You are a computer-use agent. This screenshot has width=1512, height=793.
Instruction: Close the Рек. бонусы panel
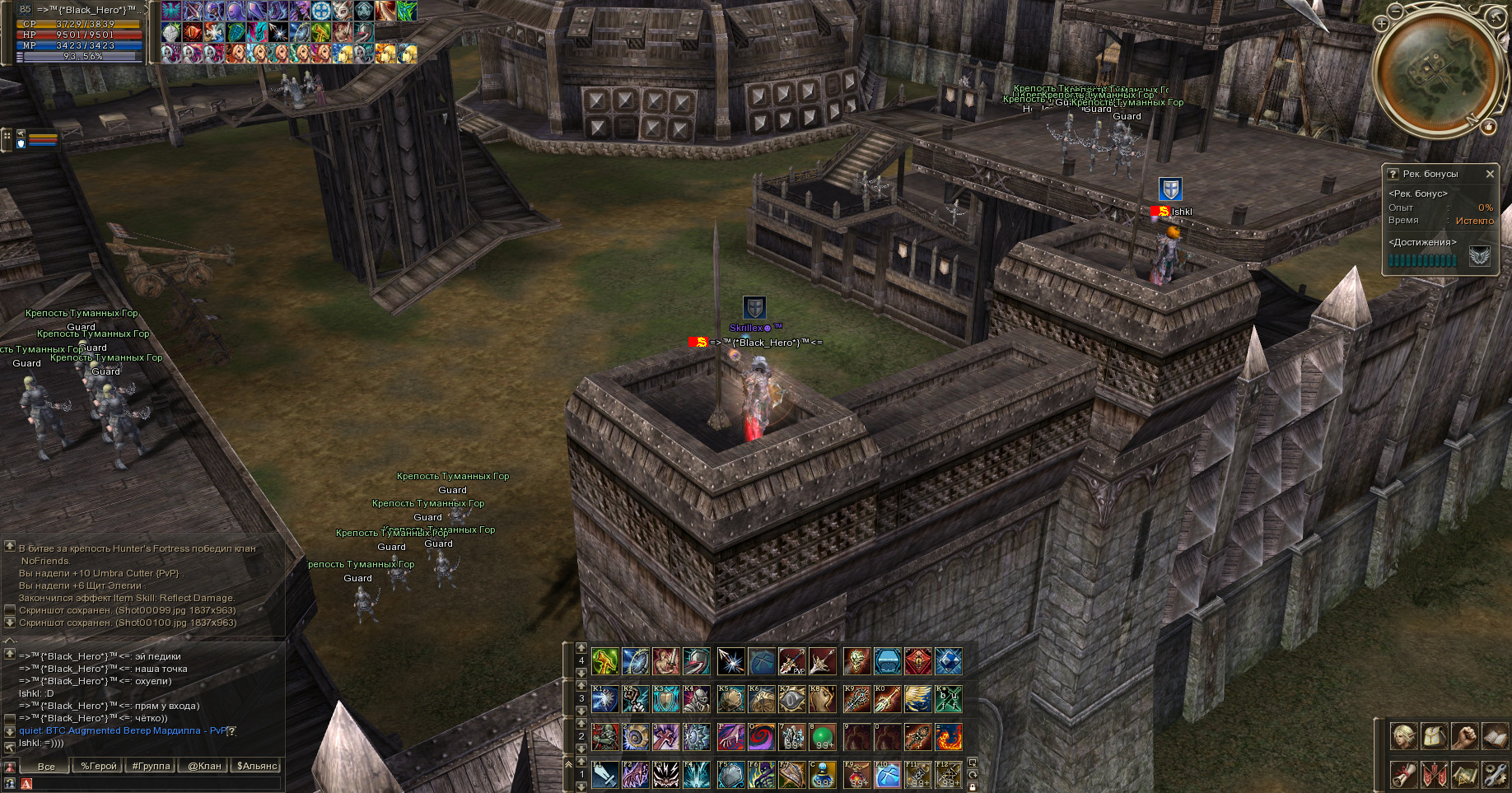(x=1489, y=174)
